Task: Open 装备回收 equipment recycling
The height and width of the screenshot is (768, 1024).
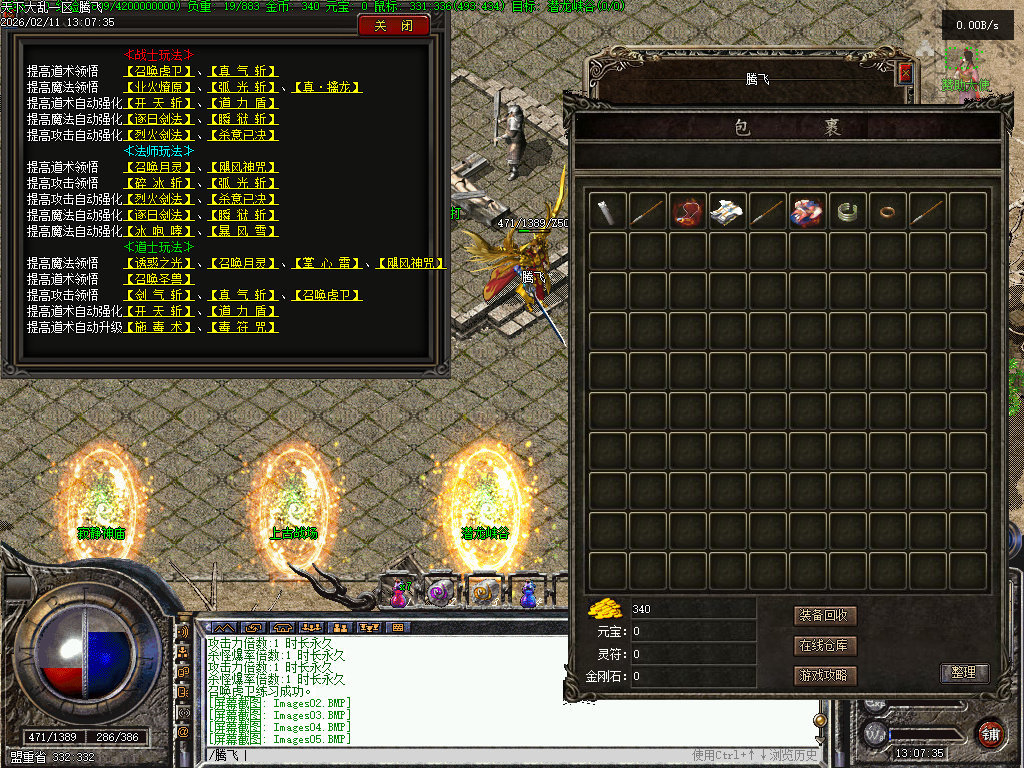Action: tap(826, 615)
